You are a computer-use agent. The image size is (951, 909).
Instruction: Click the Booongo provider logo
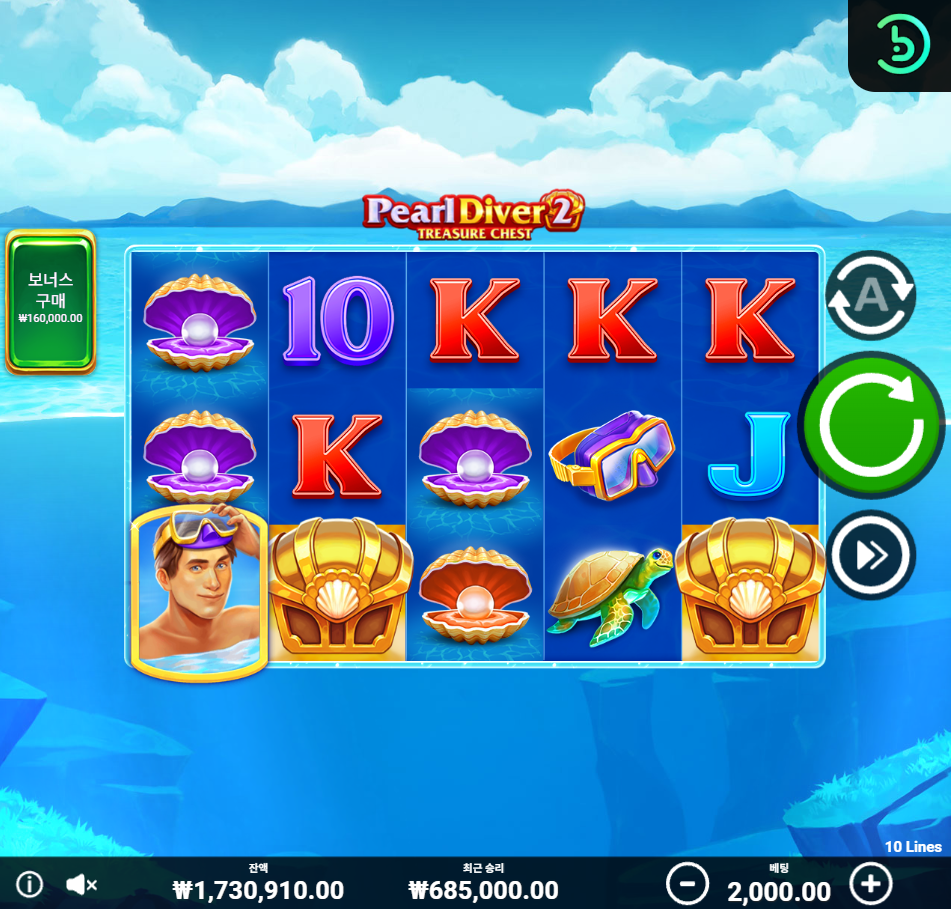pos(903,43)
